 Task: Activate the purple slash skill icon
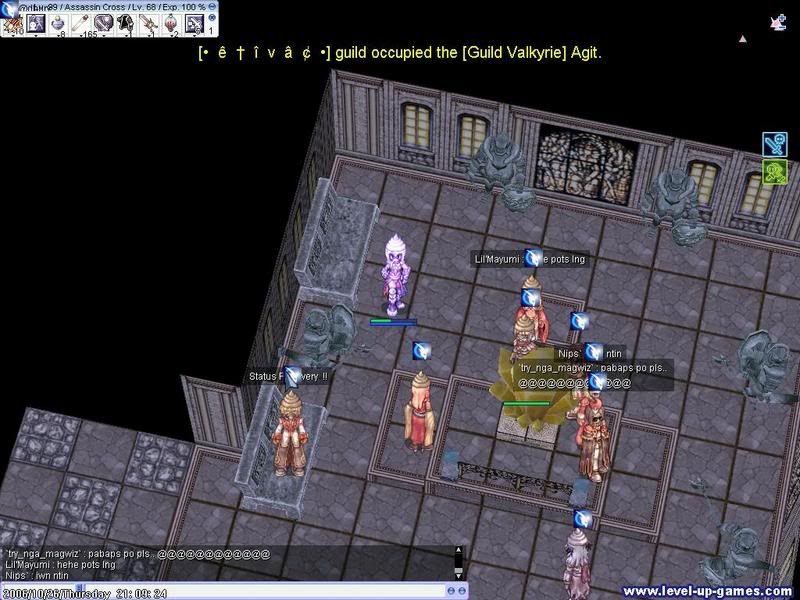[x=104, y=22]
